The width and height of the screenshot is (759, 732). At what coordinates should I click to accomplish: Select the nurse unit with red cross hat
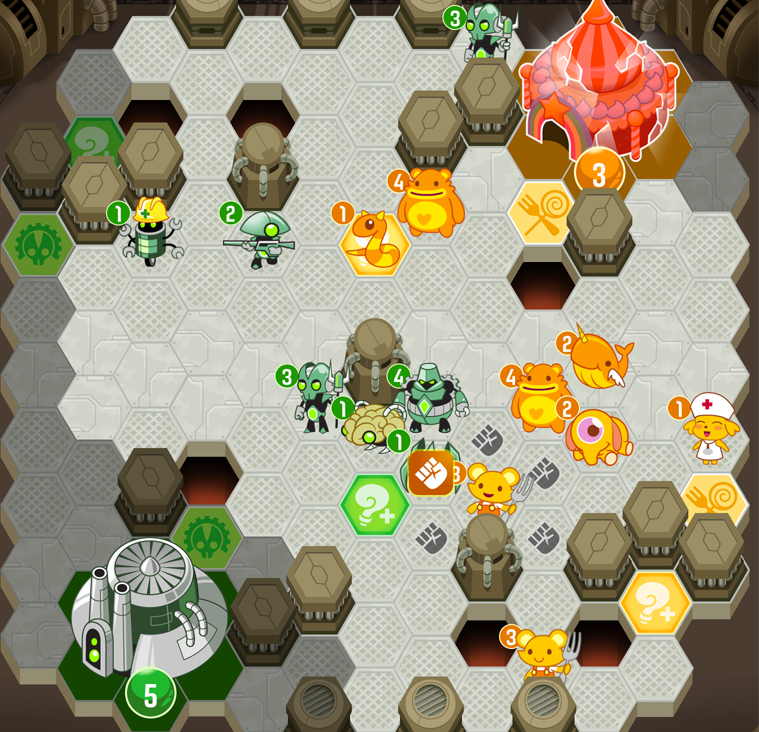point(710,429)
